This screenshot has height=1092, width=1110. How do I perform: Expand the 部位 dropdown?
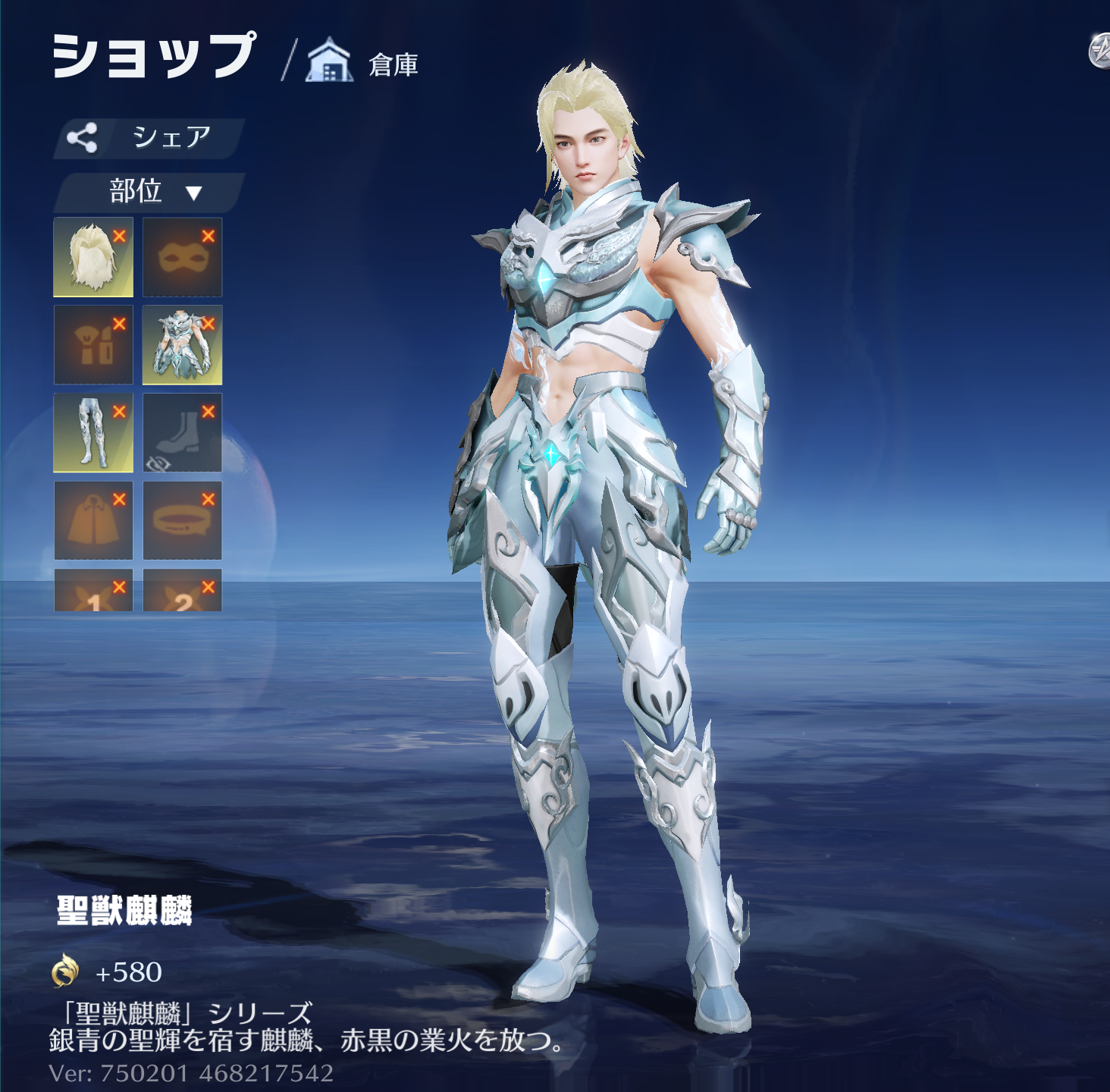tap(149, 192)
